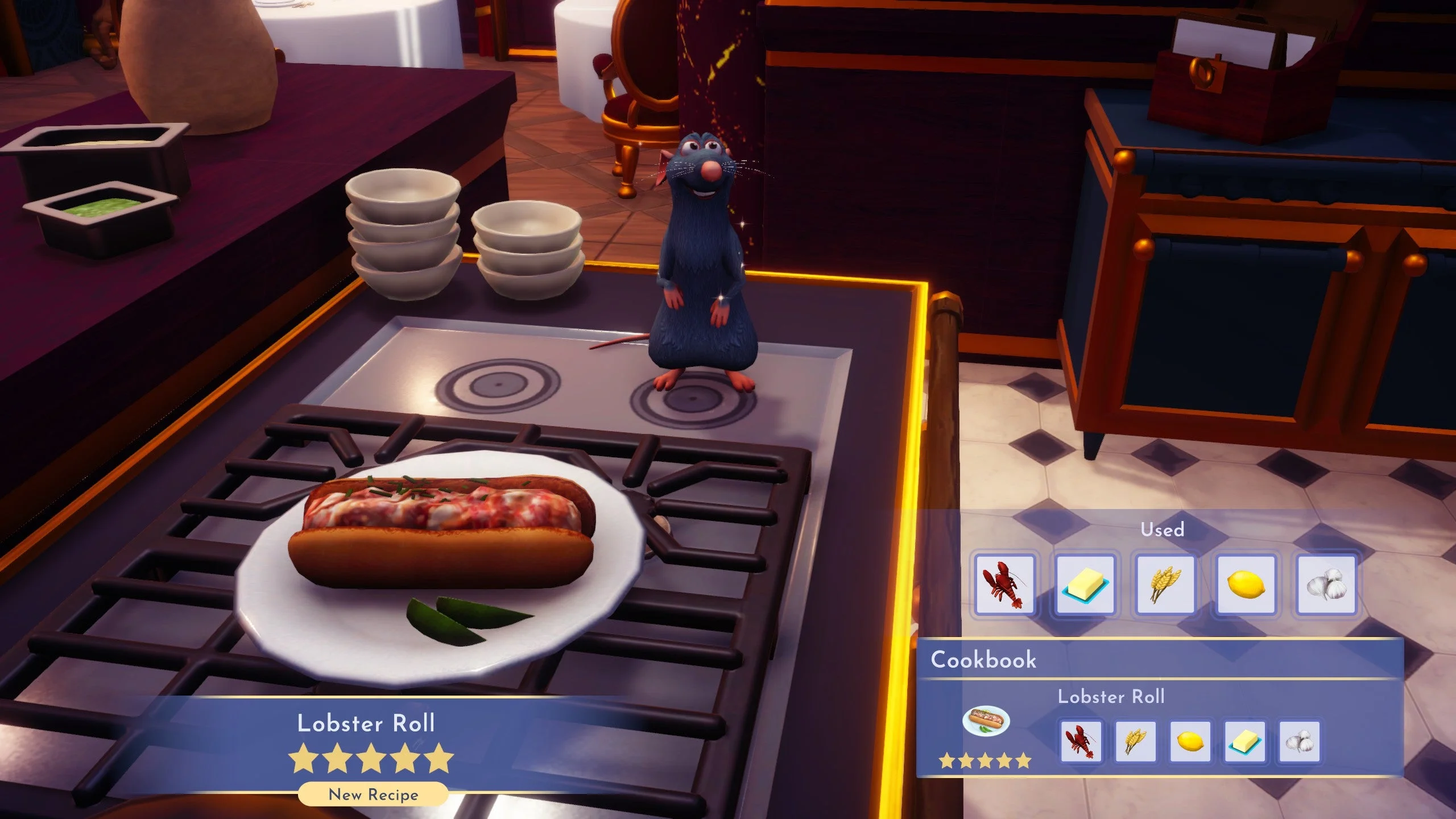Select the wheat ingredient icon in Used row
The image size is (1456, 819).
(x=1165, y=585)
